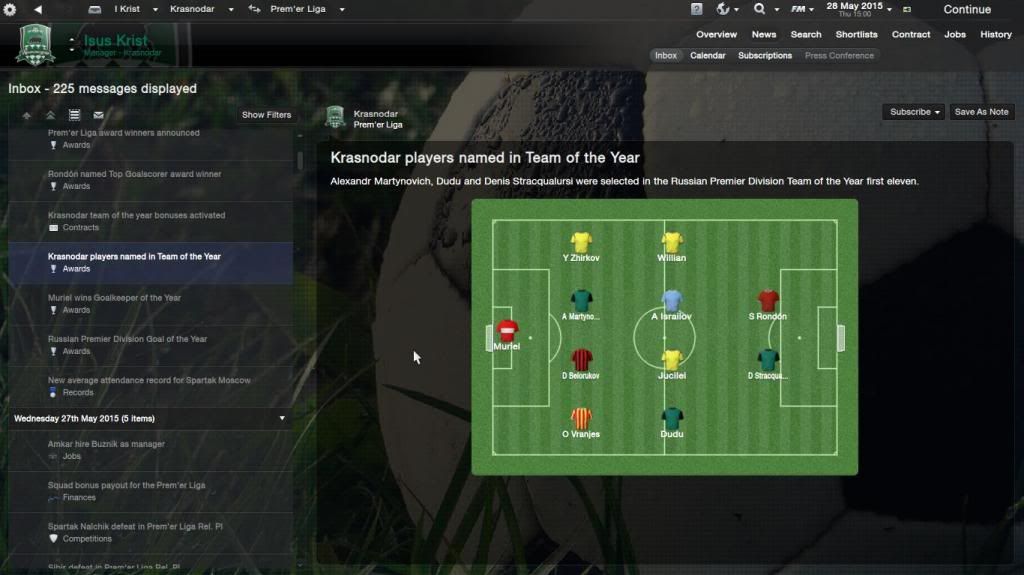Show the History page
The image size is (1024, 575).
point(995,35)
